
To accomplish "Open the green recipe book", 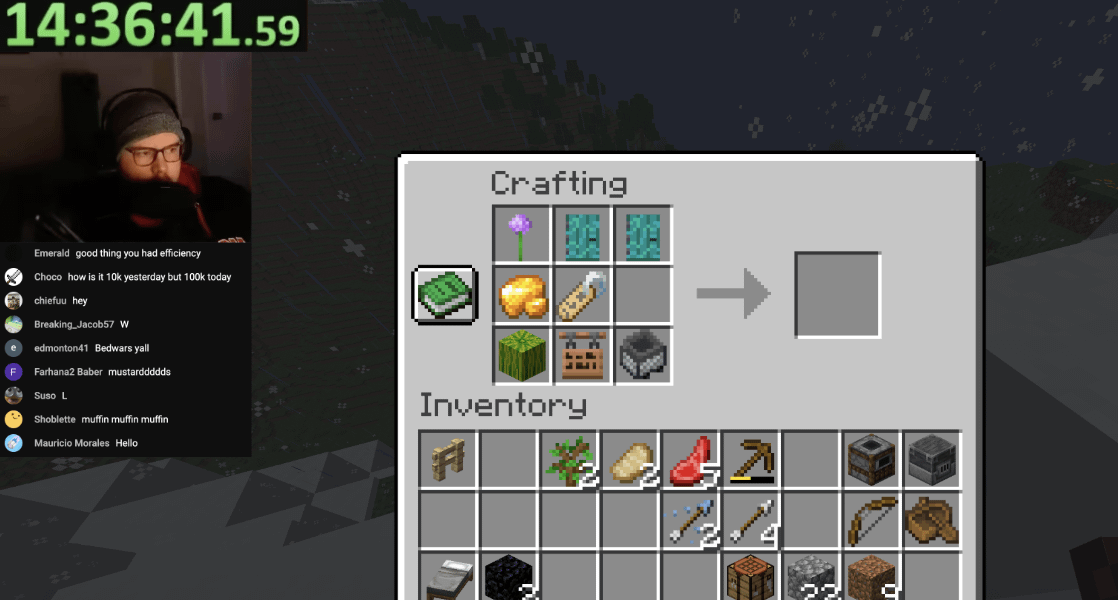I will 445,295.
